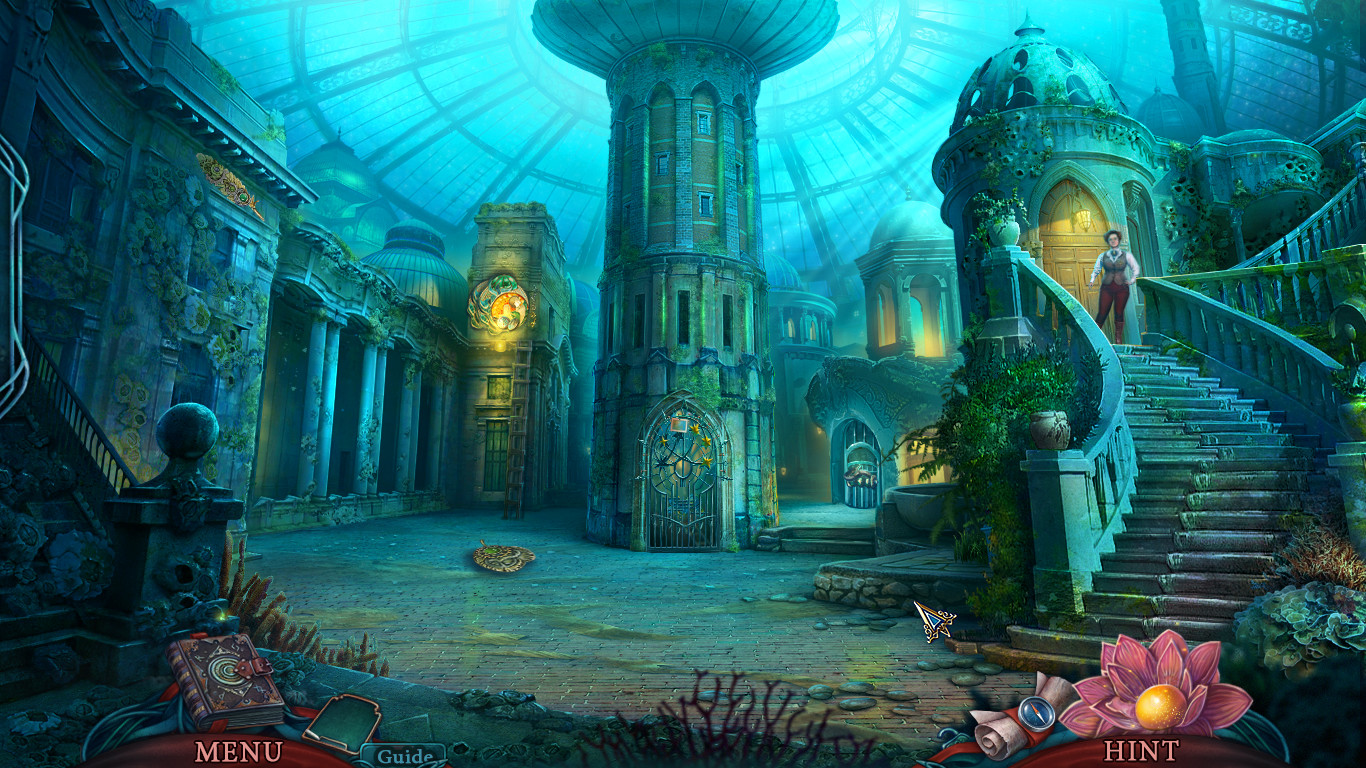This screenshot has width=1366, height=768.
Task: Click the hanging lantern beside the doorway
Action: 1084,220
